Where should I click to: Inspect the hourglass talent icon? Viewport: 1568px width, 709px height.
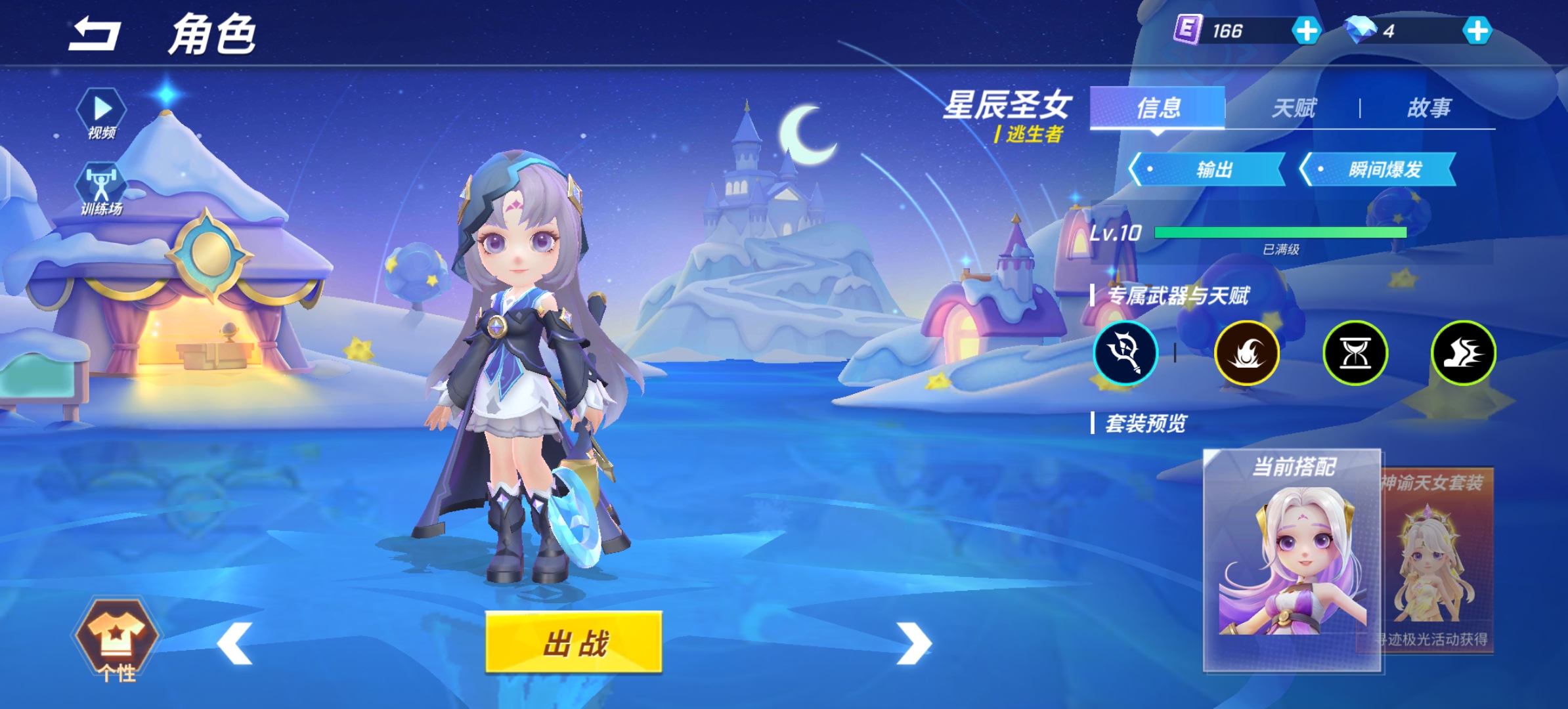point(1355,353)
